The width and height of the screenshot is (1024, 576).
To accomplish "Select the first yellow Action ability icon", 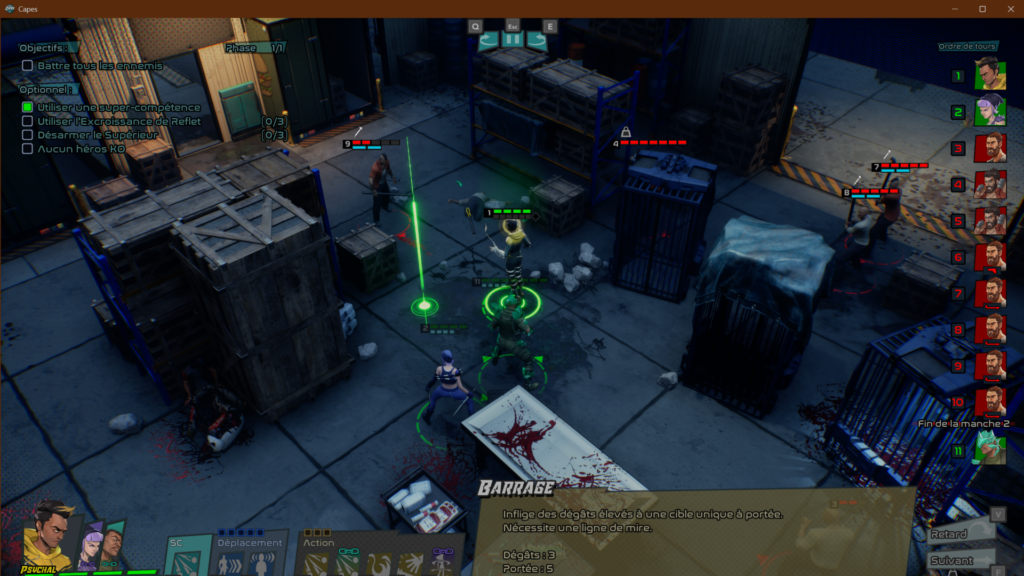I will (318, 564).
